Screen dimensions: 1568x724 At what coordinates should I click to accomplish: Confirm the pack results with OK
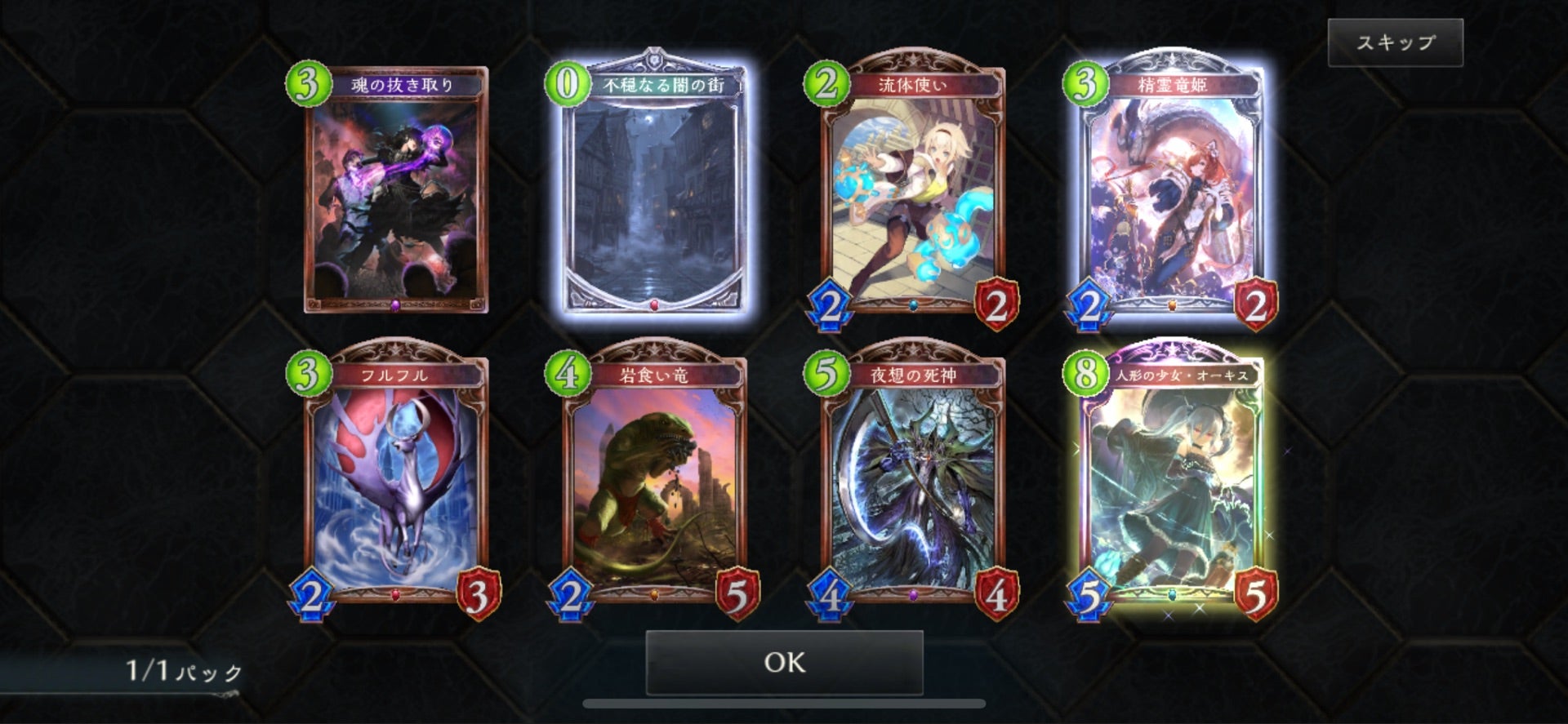pyautogui.click(x=784, y=662)
